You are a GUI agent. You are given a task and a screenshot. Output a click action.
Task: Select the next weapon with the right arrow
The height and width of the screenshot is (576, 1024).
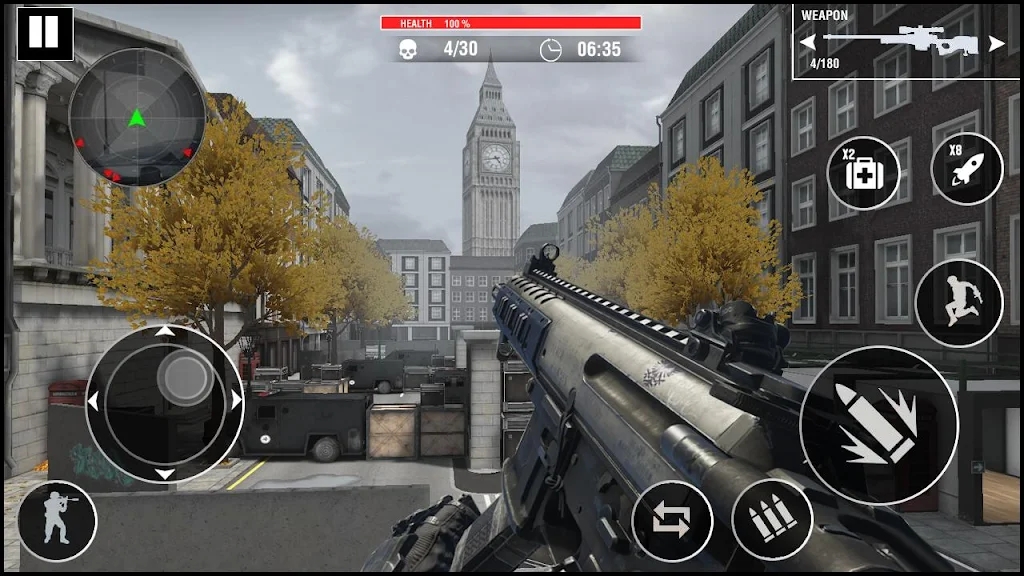click(x=996, y=43)
